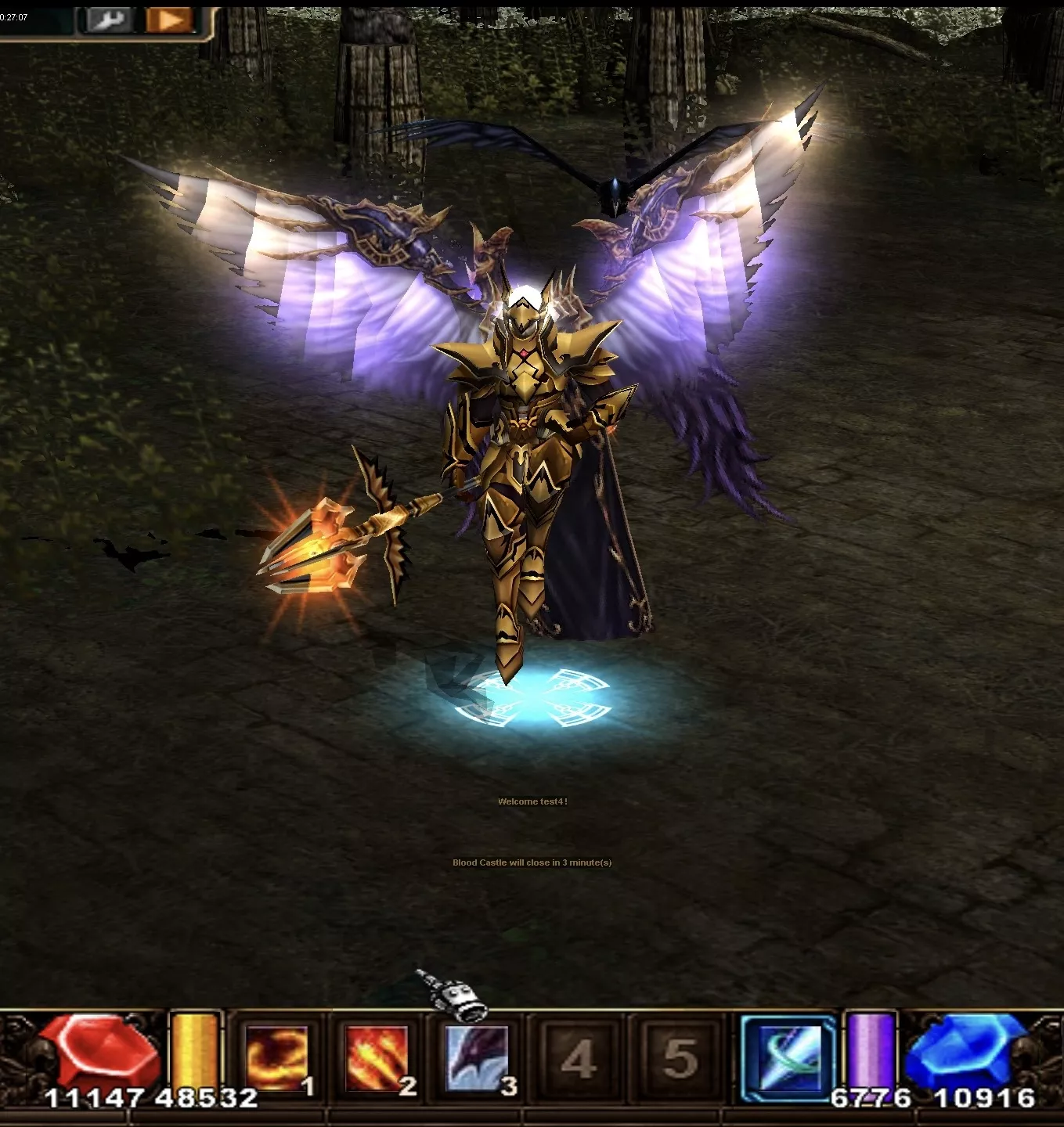Screen dimensions: 1064x1127
Task: Select the dark raven skill in slot 3
Action: (x=477, y=1058)
